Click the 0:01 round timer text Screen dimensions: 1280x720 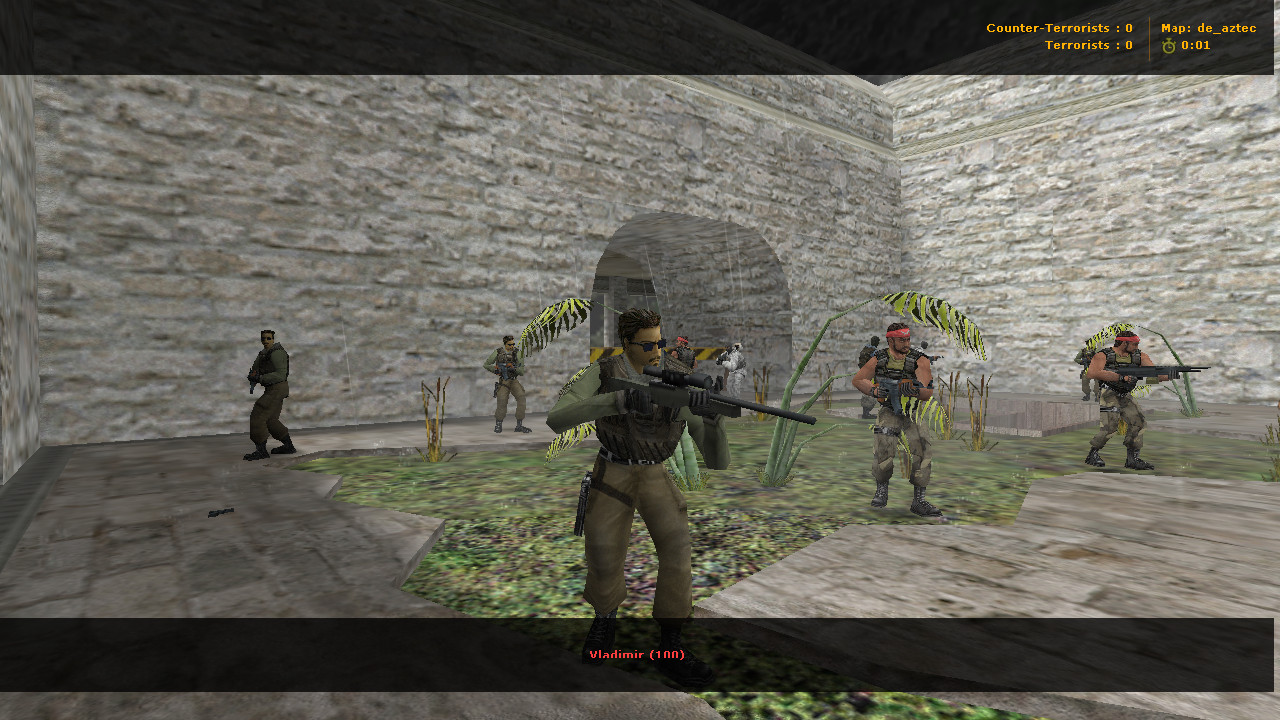(1196, 44)
